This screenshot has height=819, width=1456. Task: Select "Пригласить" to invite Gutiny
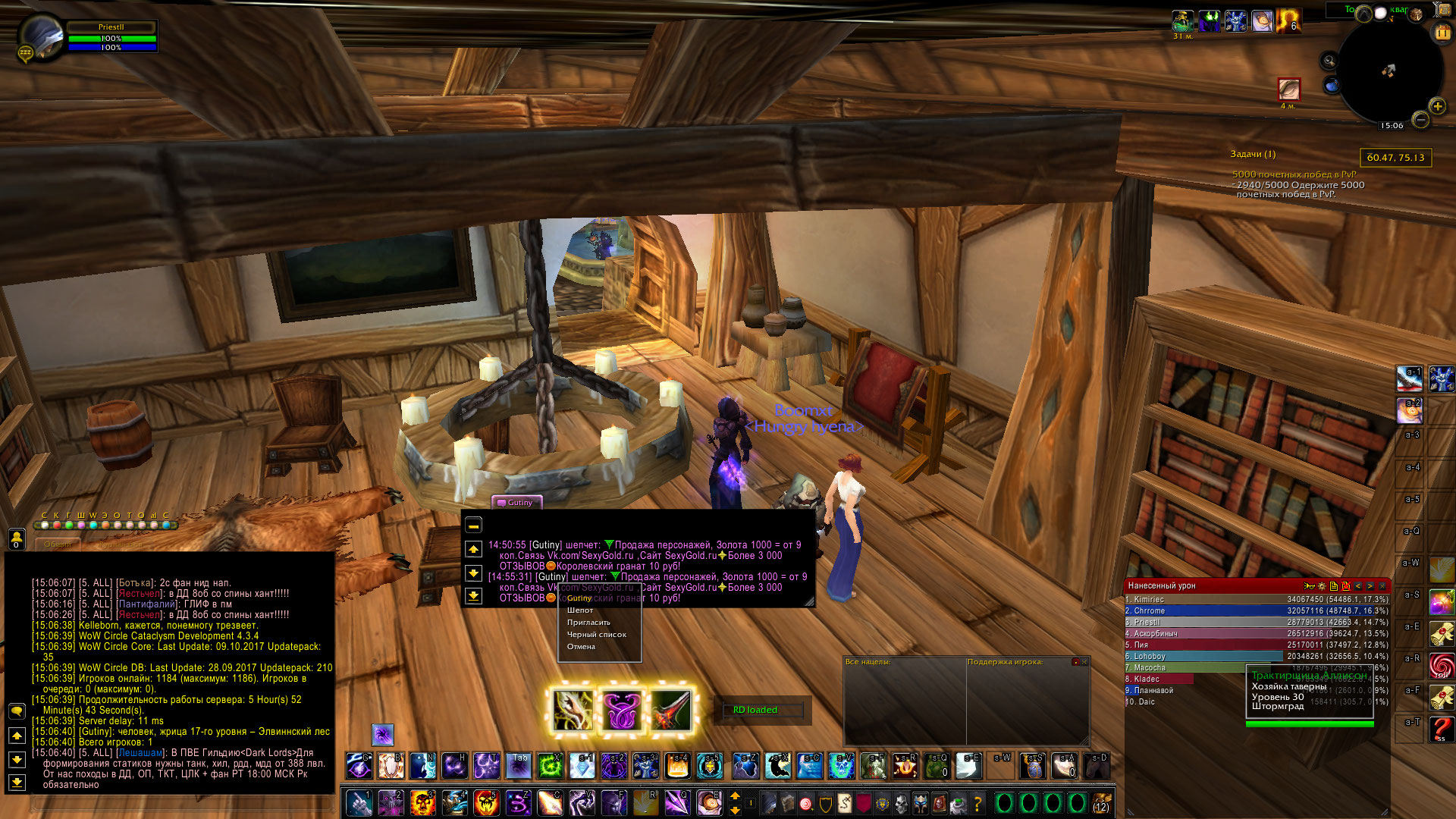588,623
